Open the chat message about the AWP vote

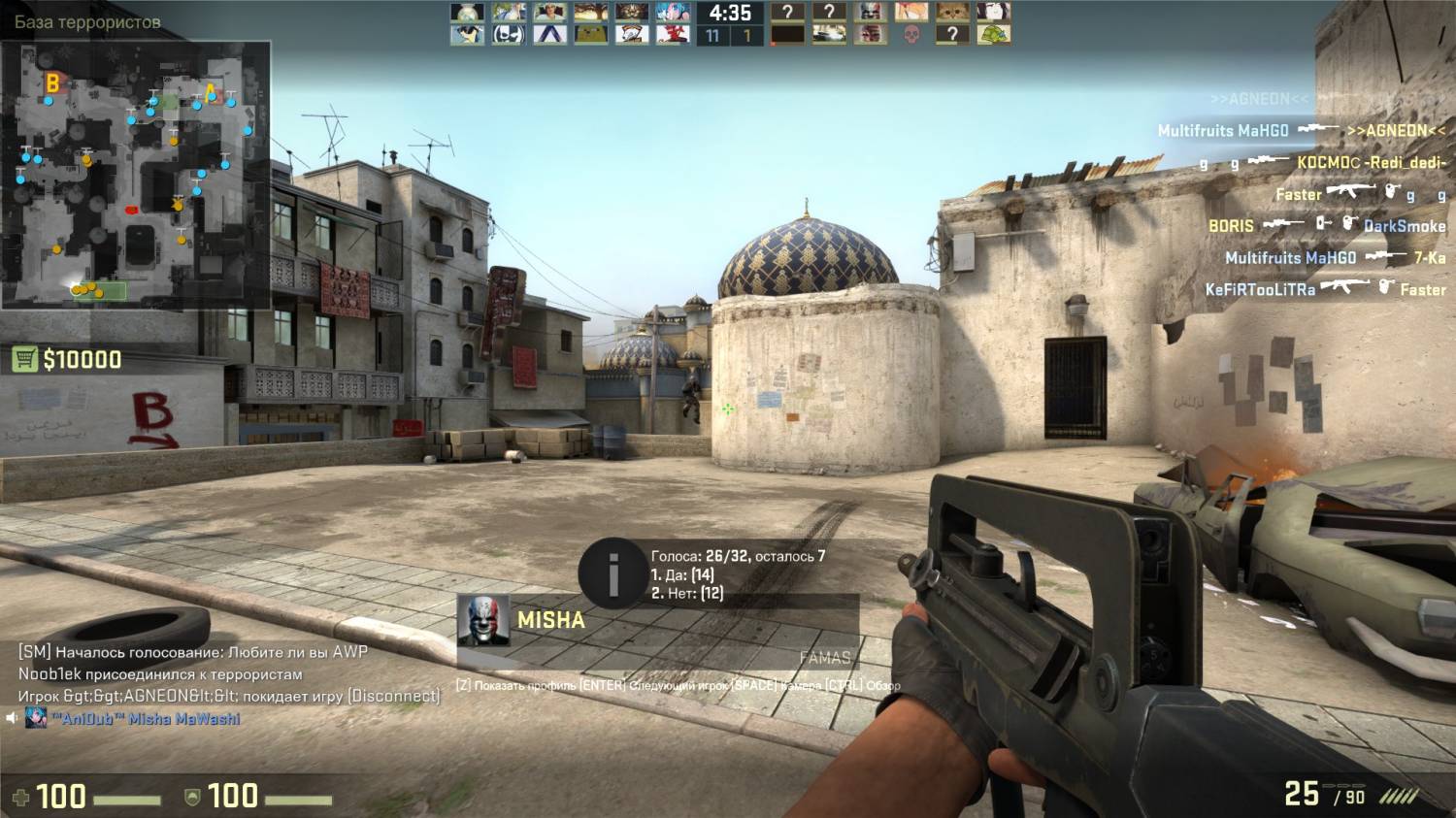click(x=192, y=652)
